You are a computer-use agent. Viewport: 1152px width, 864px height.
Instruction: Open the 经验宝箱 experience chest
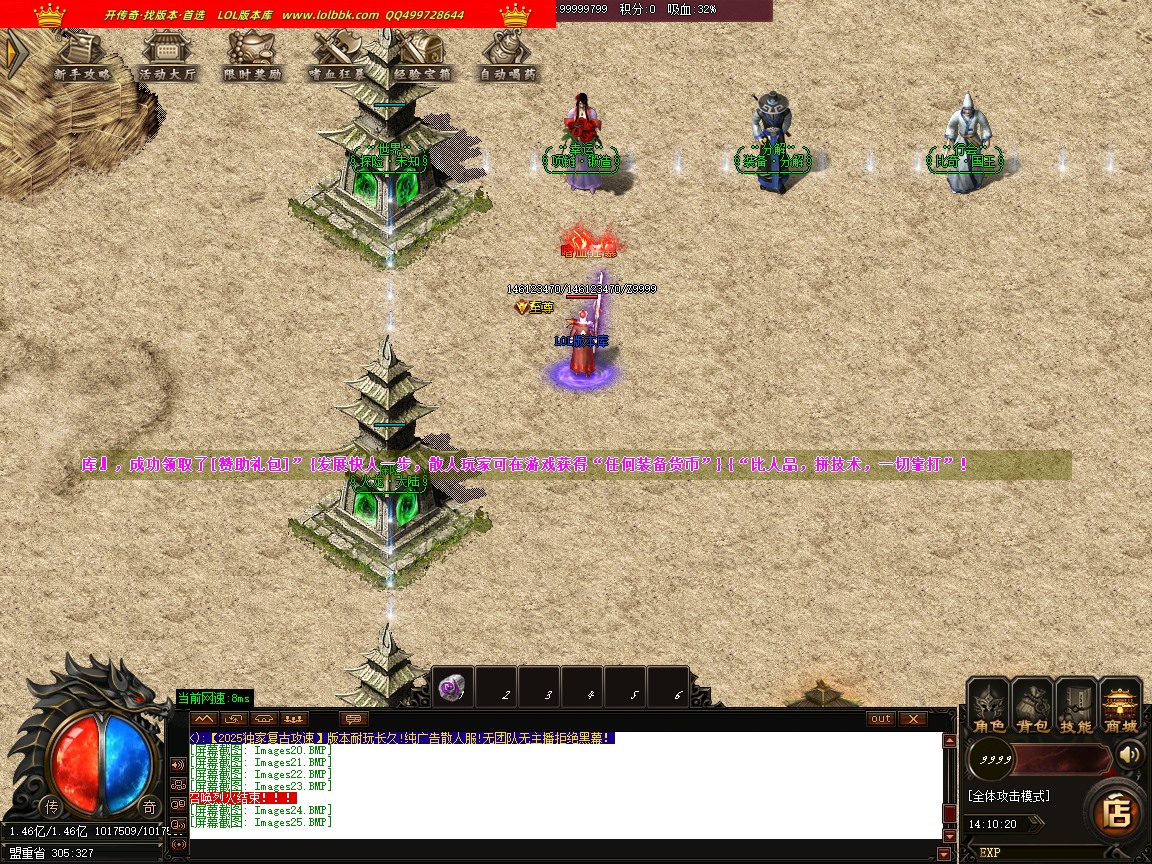coord(423,56)
